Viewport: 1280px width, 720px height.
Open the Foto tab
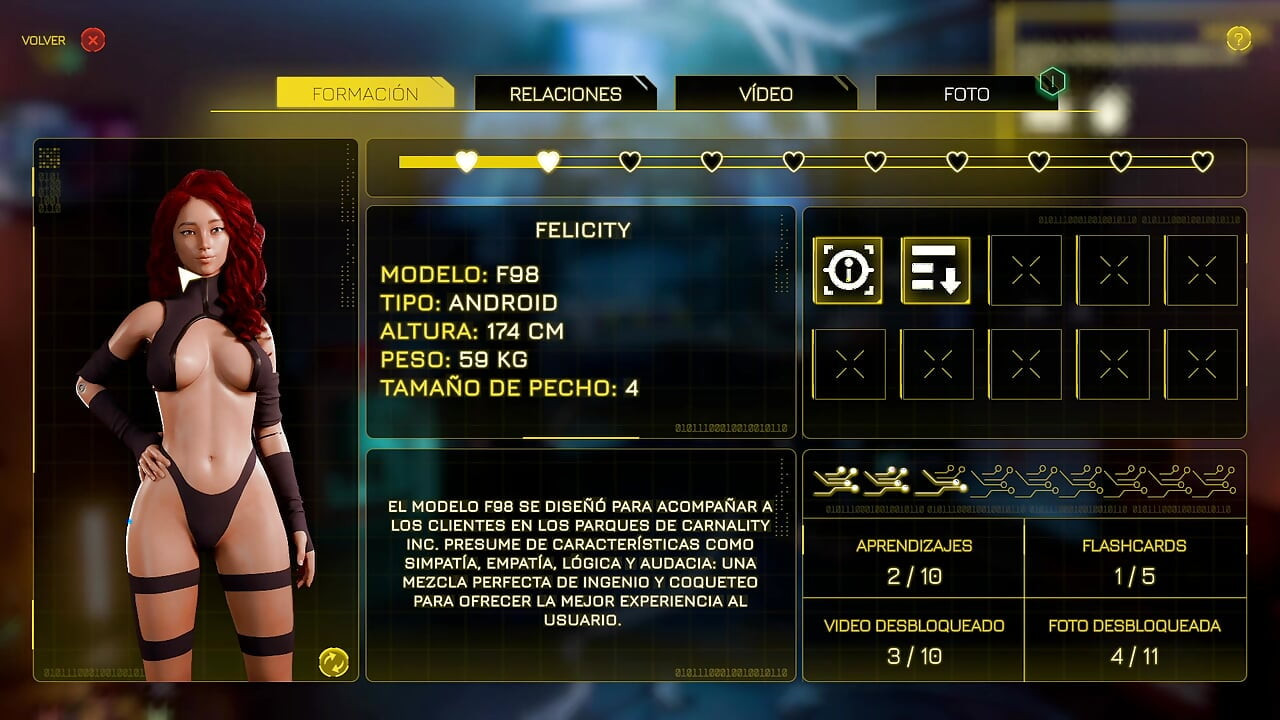(x=965, y=94)
